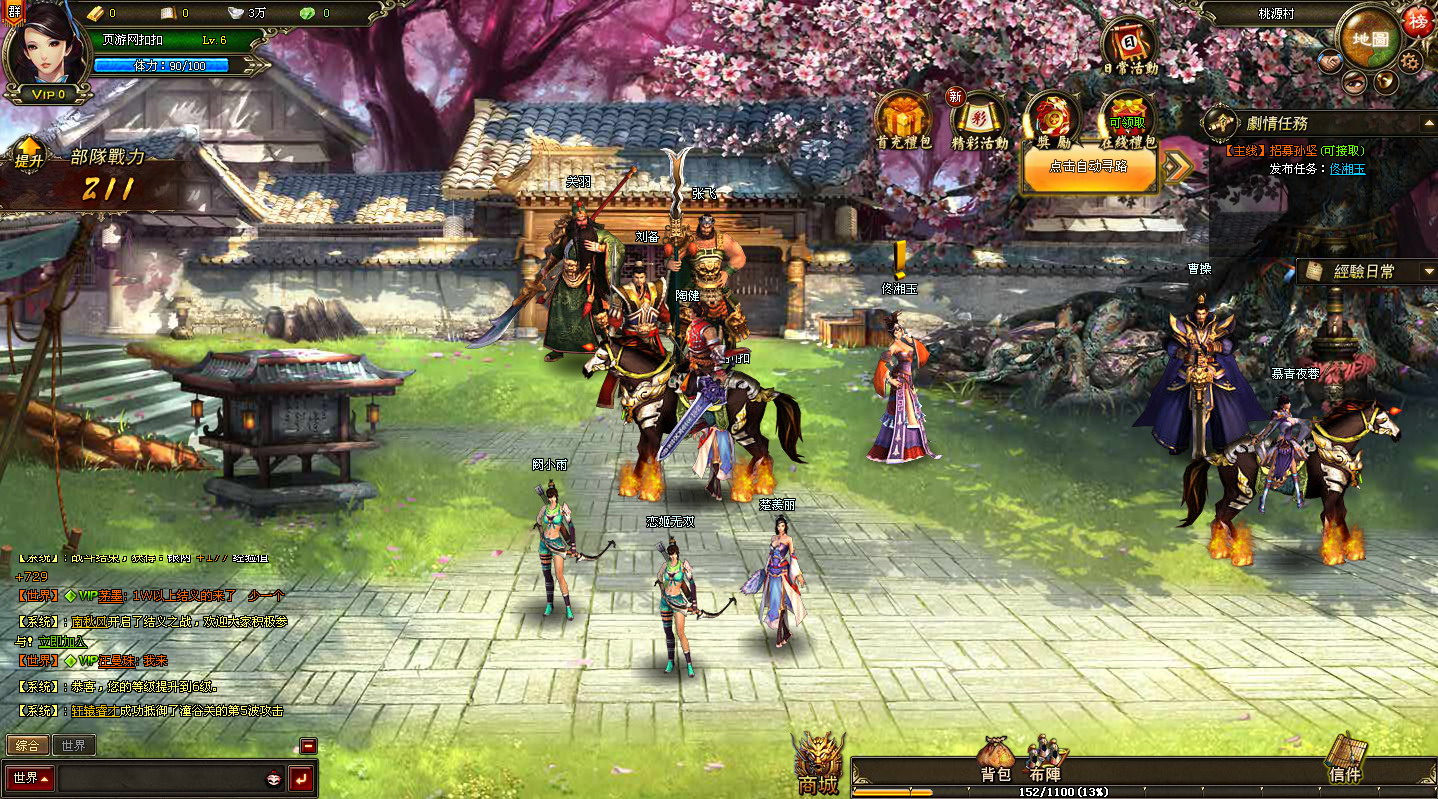Open the red 榜 ranking button
This screenshot has width=1438, height=799.
point(1417,21)
